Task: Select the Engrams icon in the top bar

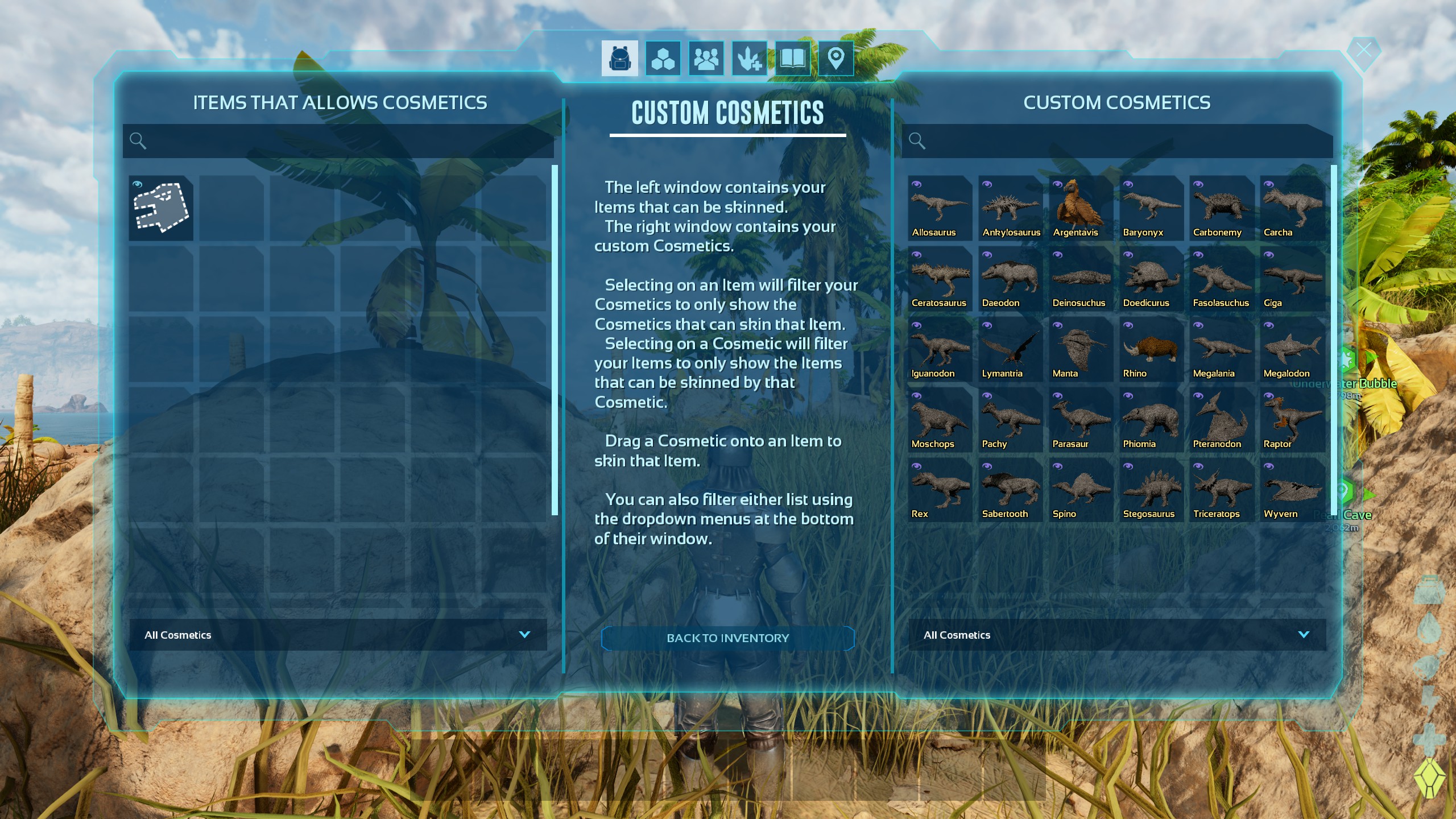Action: pos(663,57)
